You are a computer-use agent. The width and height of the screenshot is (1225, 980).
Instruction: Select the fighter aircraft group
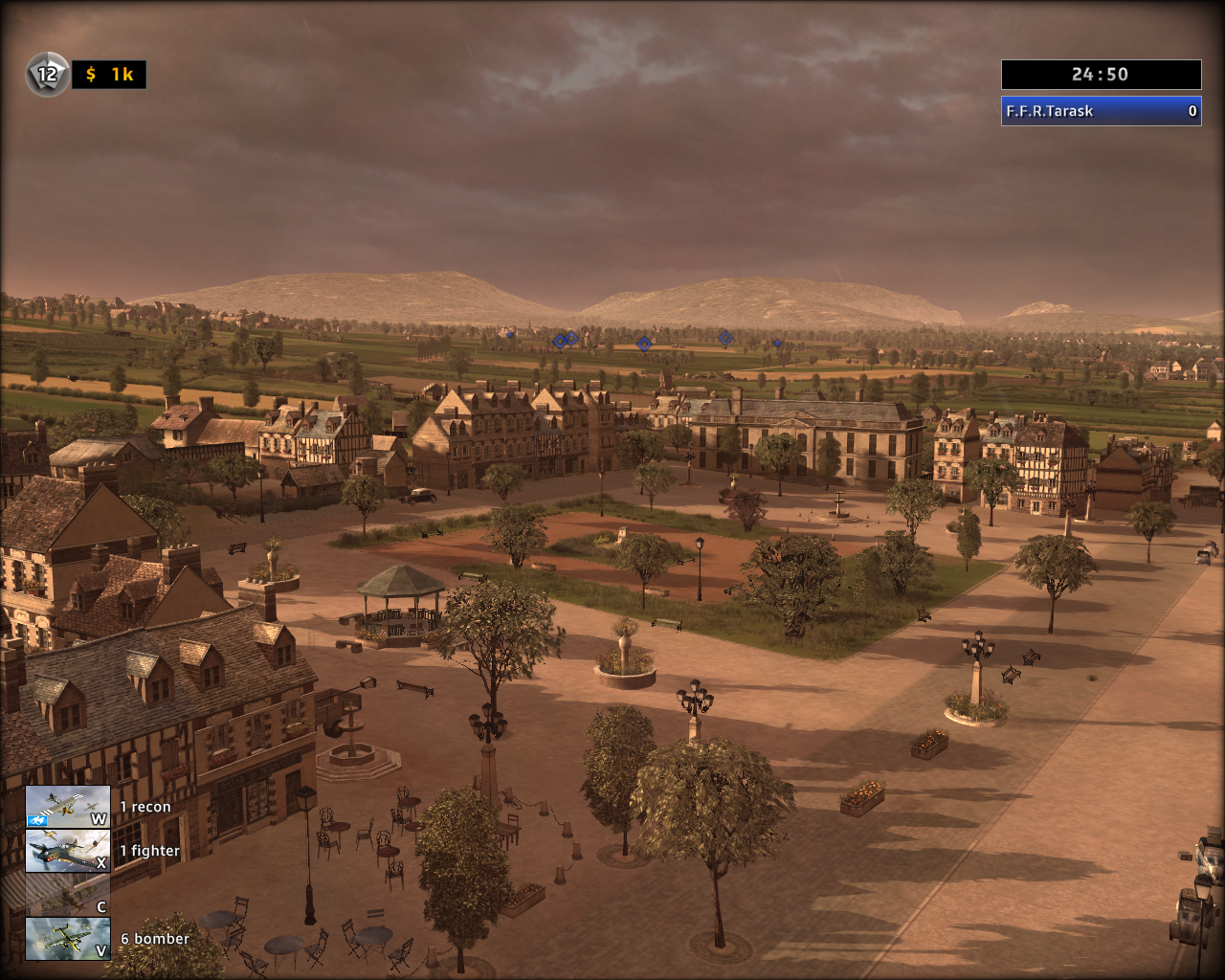pyautogui.click(x=67, y=851)
